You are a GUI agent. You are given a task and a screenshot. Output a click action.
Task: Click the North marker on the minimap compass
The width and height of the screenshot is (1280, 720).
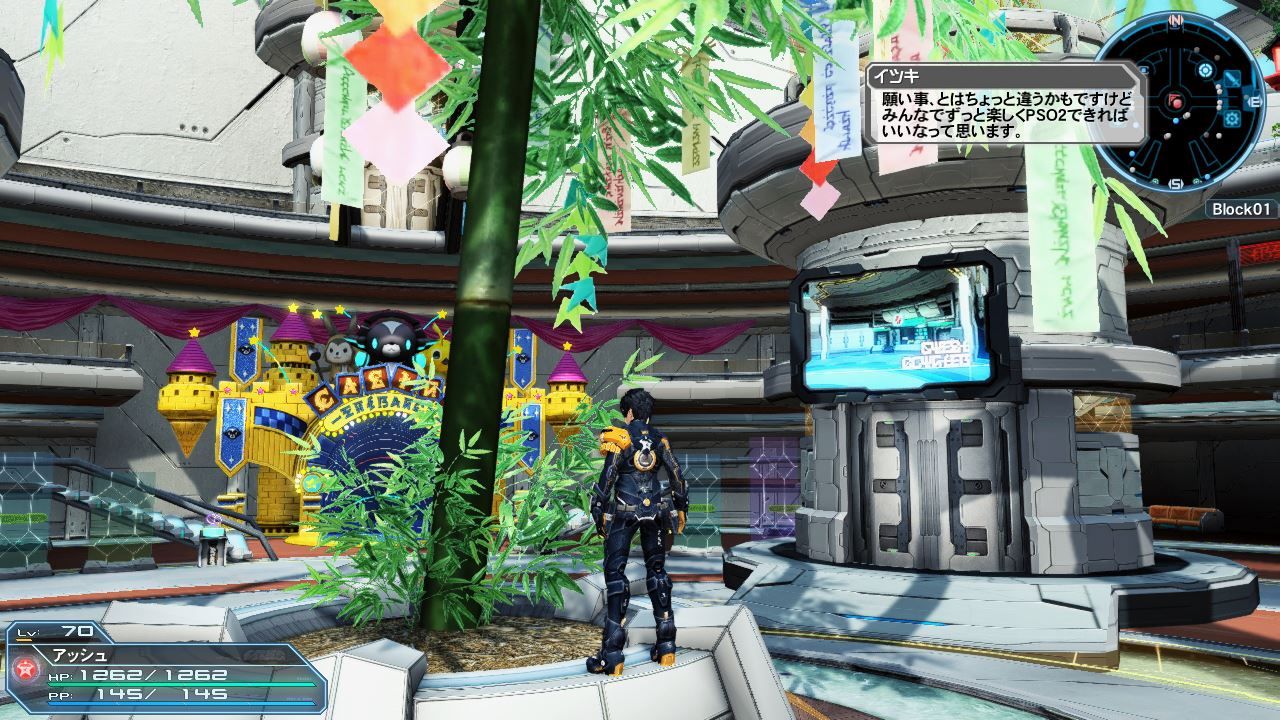(1176, 19)
